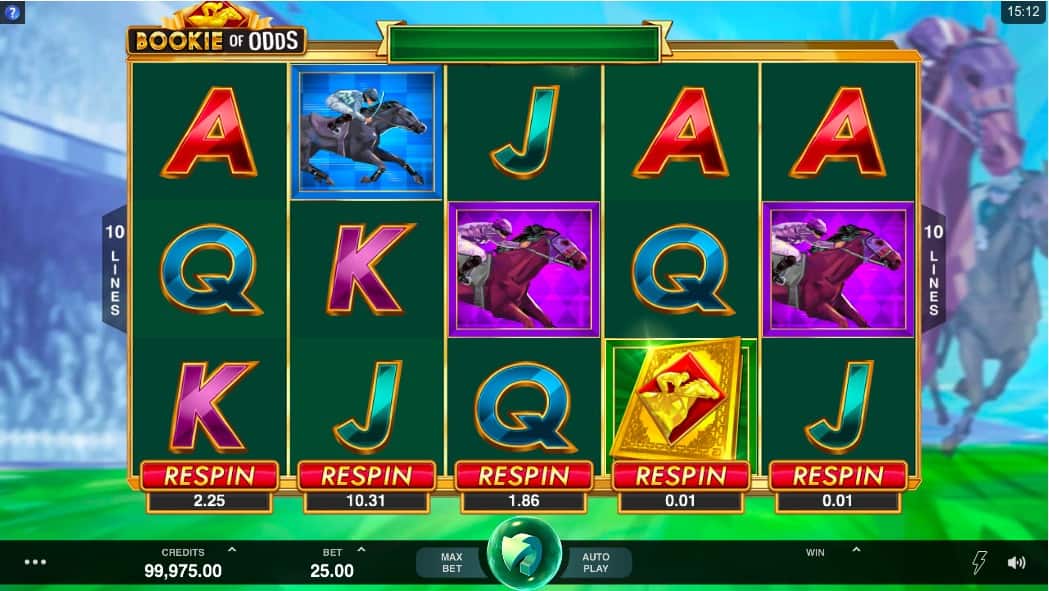Expand the Credits balance arrow
This screenshot has width=1049, height=591.
click(232, 550)
